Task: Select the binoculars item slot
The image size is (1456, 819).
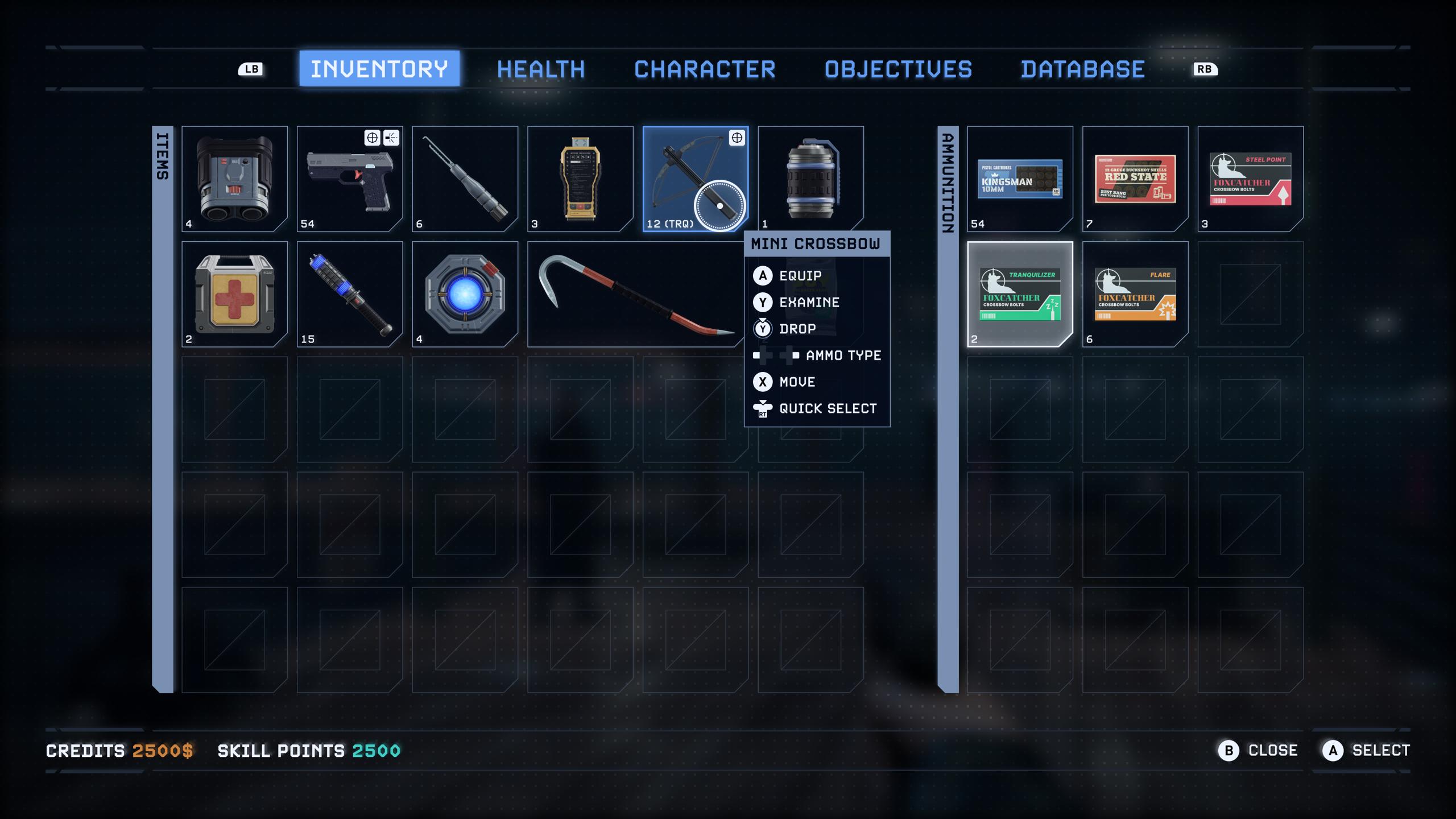Action: coord(234,179)
